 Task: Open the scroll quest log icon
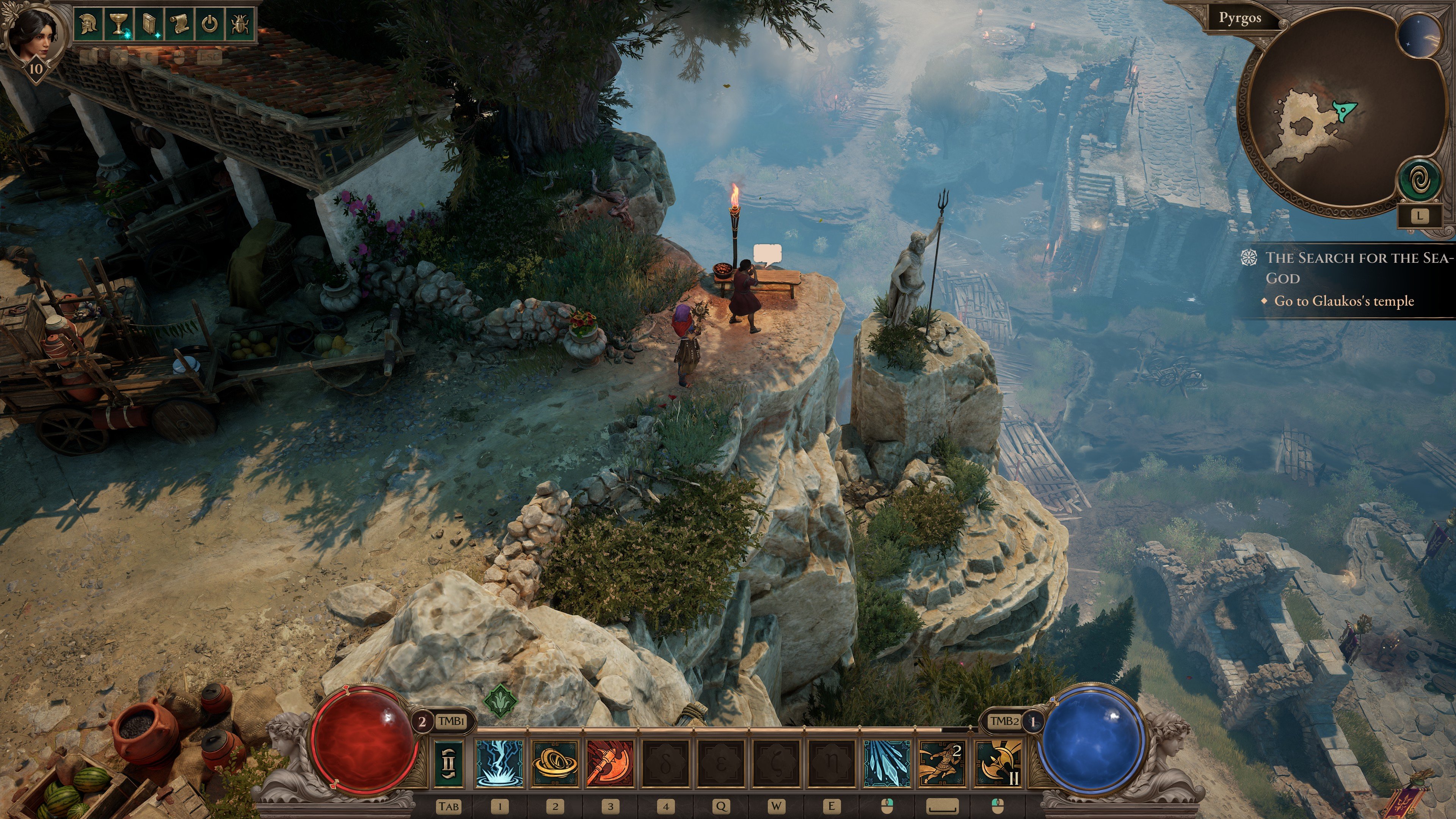[179, 25]
